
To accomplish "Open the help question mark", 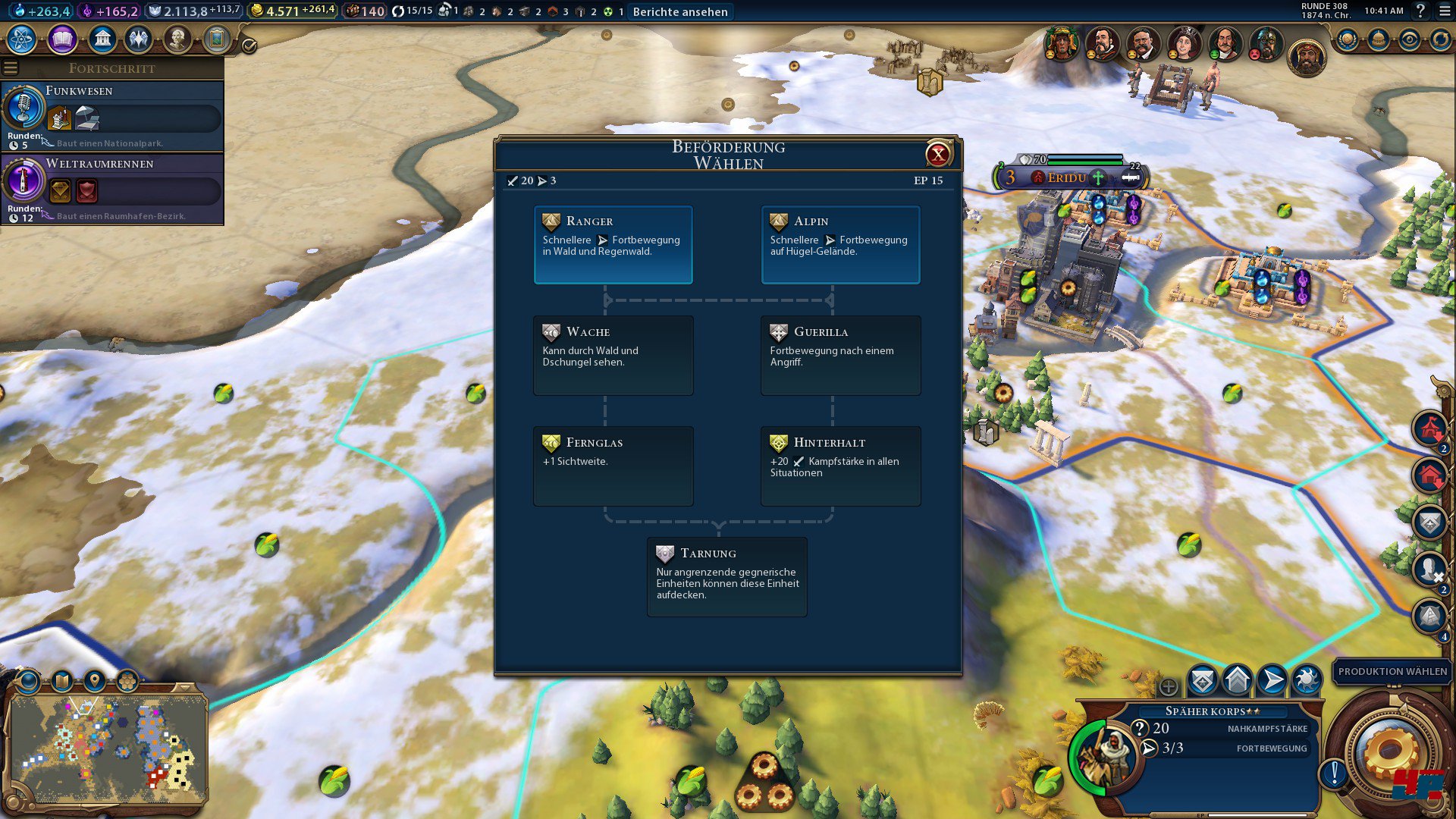I will [x=1420, y=11].
